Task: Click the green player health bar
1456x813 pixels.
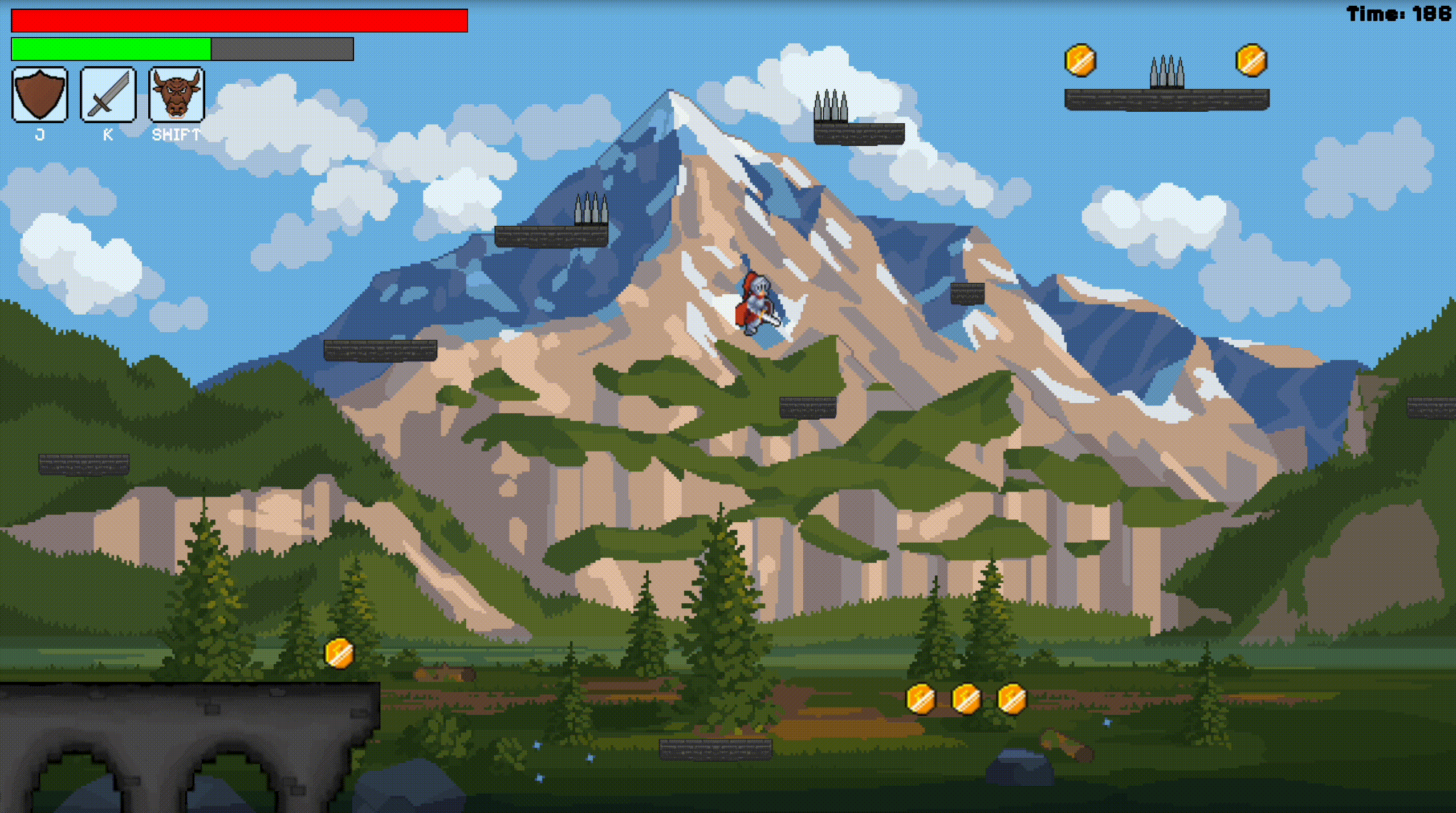Action: [111, 50]
